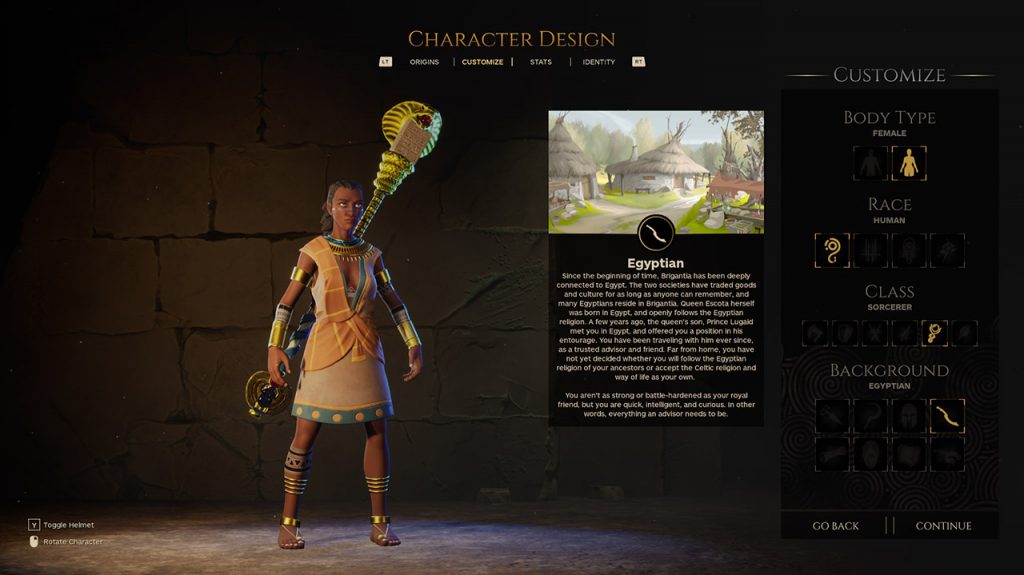Choose the highlighted Egyptian background icon

[947, 415]
